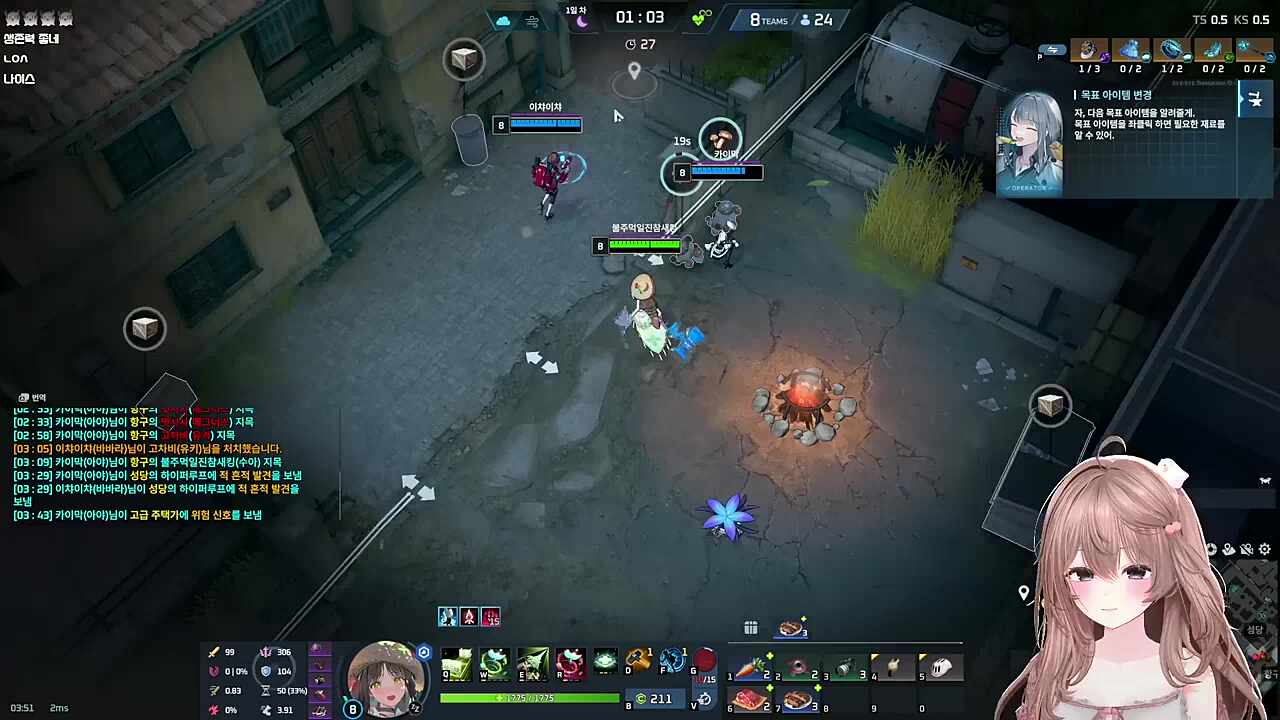This screenshot has height=720, width=1280.
Task: Toggle the spectate camera icon above the minimap
Action: 1212,549
